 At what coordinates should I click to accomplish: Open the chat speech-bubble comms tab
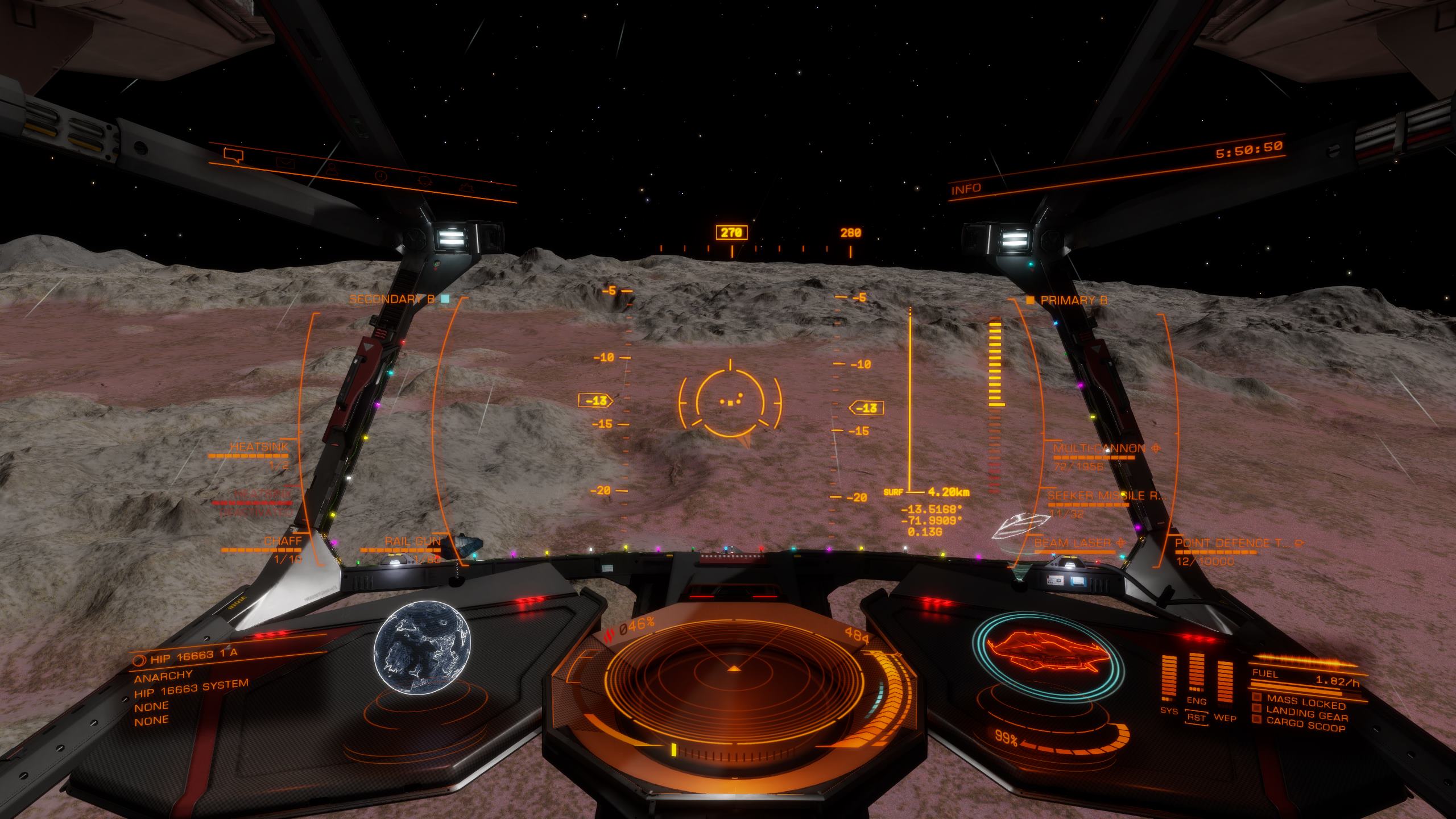click(x=233, y=155)
